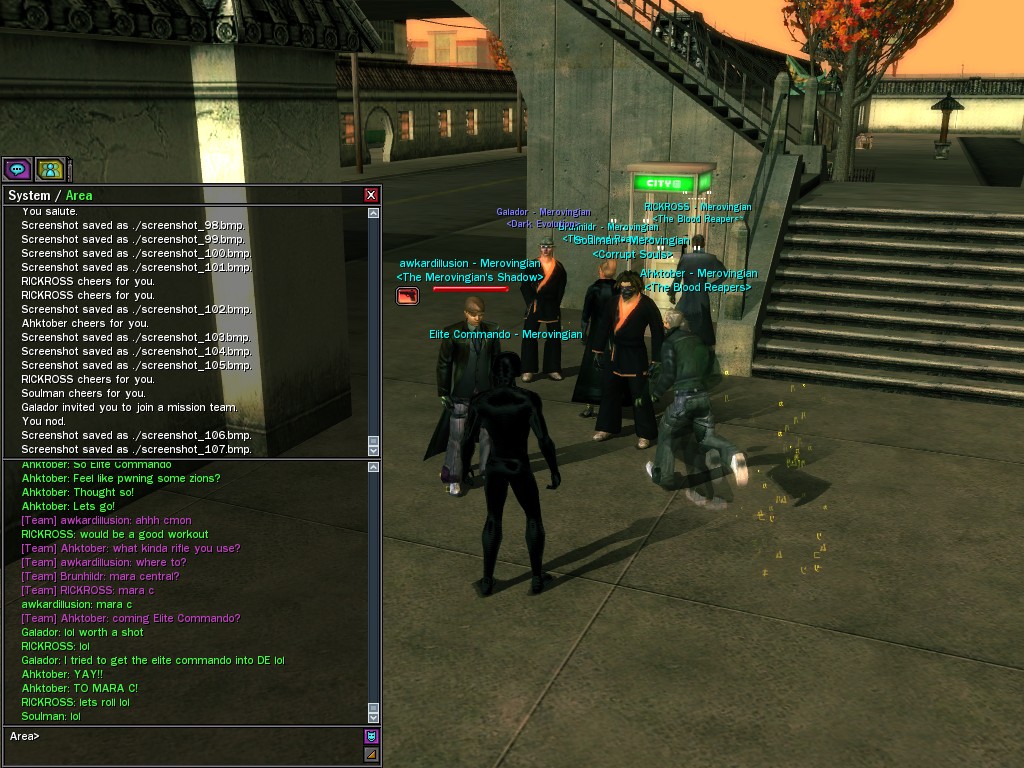The height and width of the screenshot is (768, 1024).
Task: Click the red pistol icon under awkardillusion's name
Action: click(x=407, y=295)
